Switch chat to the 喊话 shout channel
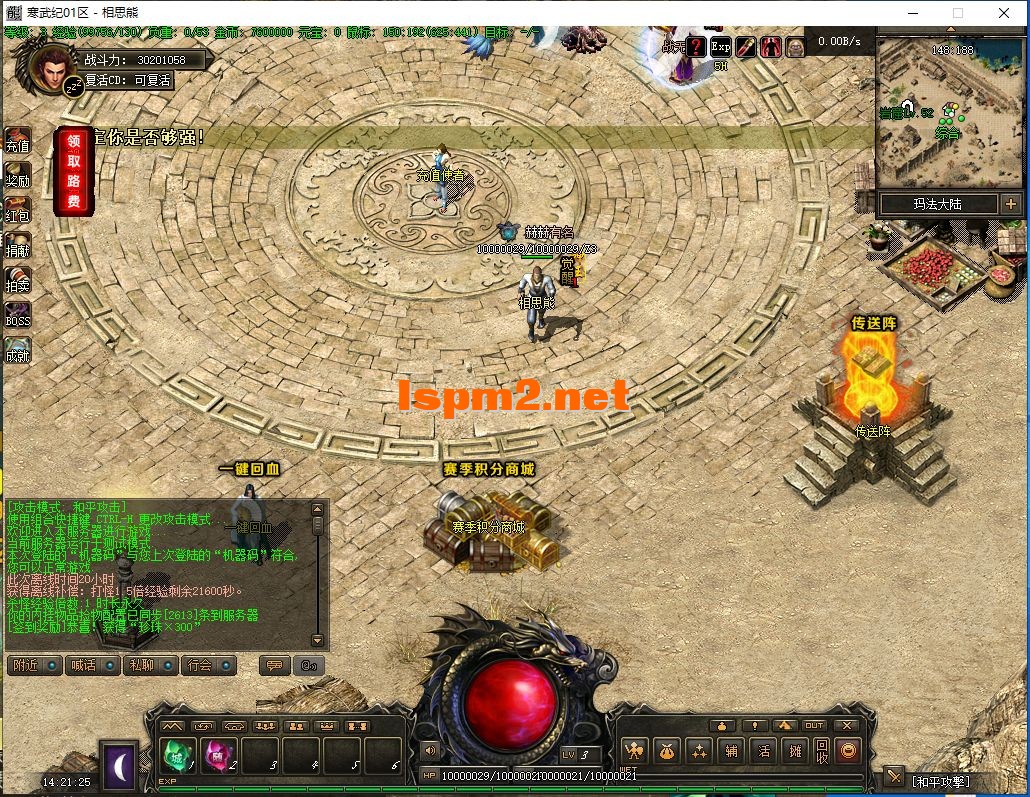 pyautogui.click(x=94, y=665)
